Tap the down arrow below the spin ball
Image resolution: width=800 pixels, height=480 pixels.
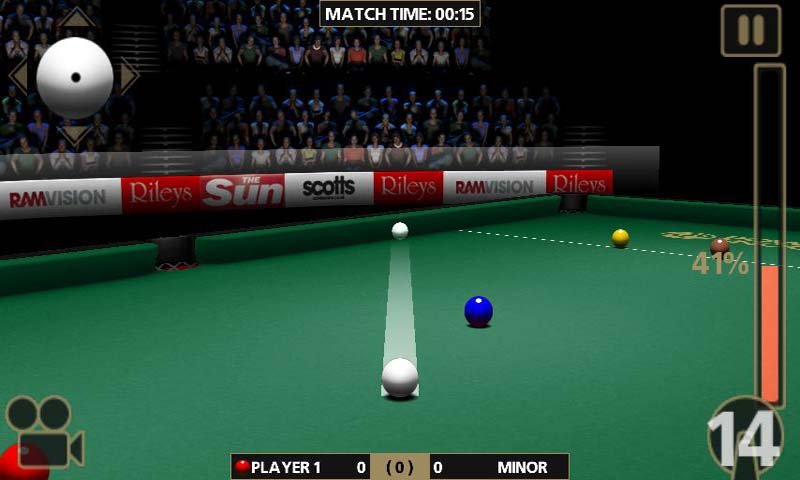point(75,133)
